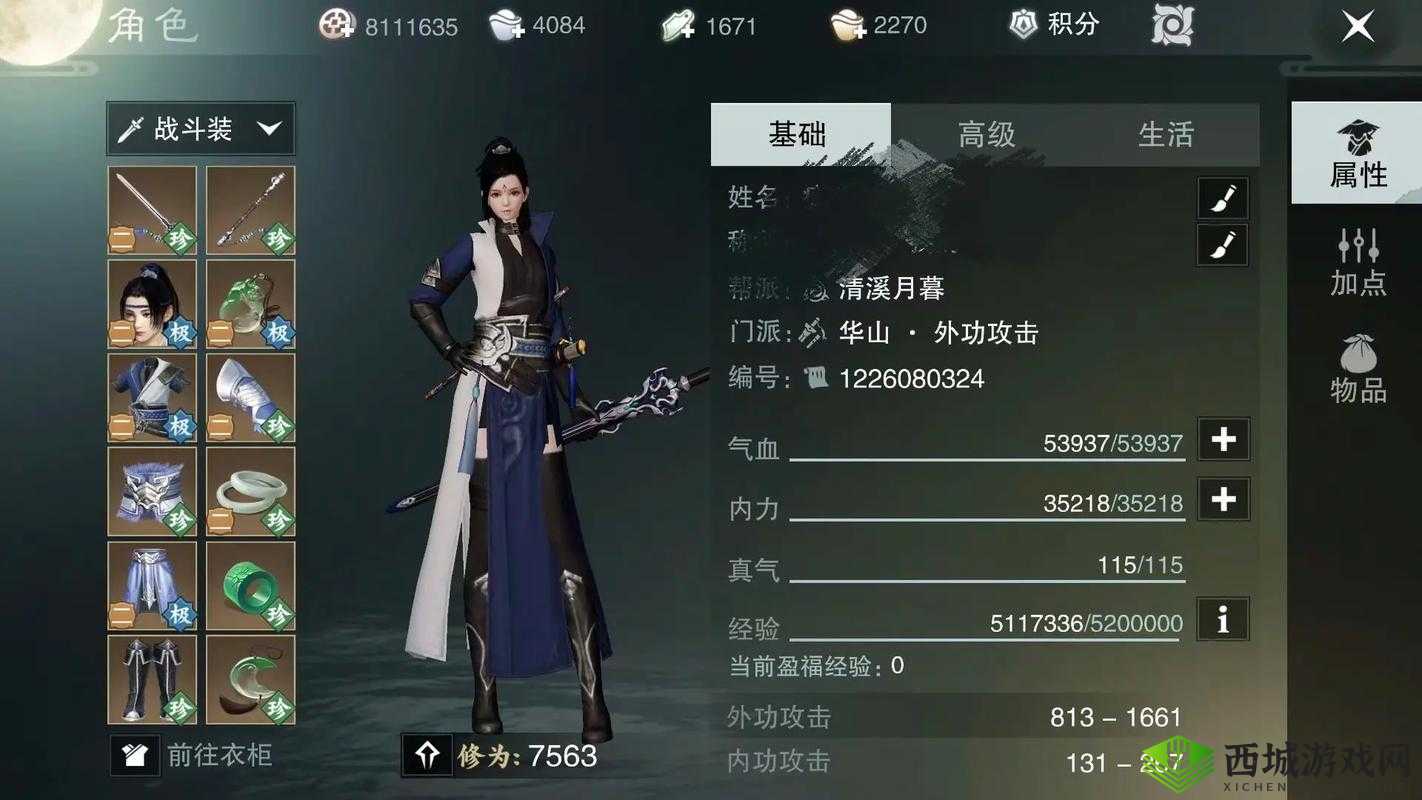1422x800 pixels.
Task: Open the 生活 tab
Action: (1166, 134)
